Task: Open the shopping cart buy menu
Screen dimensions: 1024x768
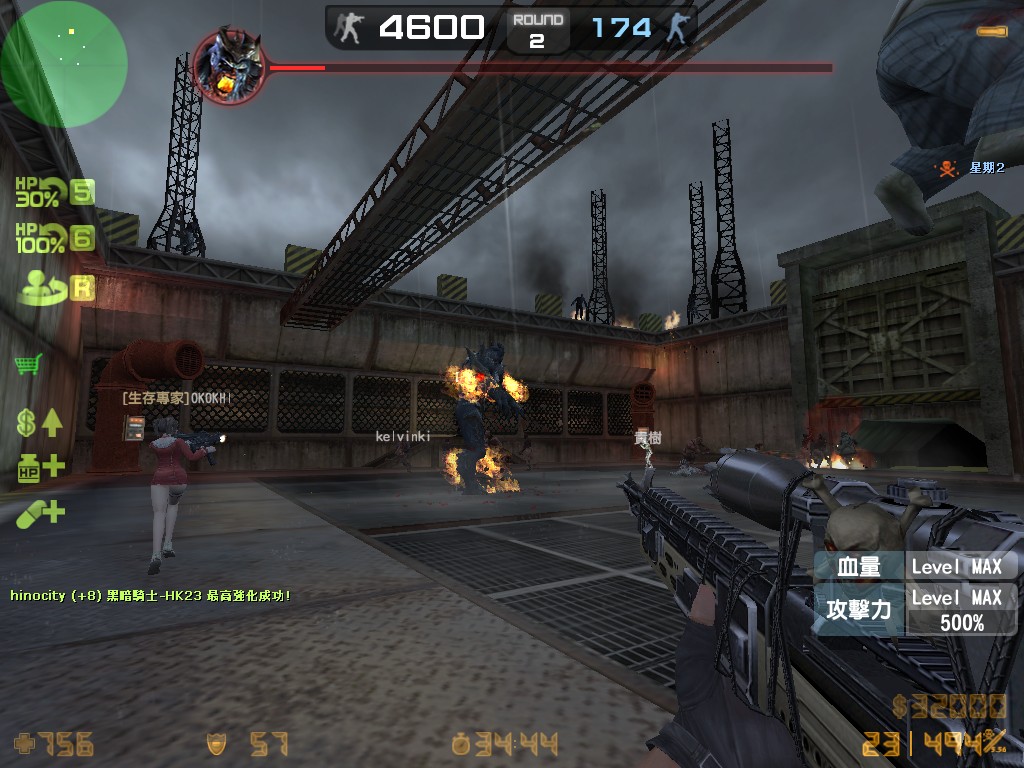Action: pyautogui.click(x=28, y=363)
